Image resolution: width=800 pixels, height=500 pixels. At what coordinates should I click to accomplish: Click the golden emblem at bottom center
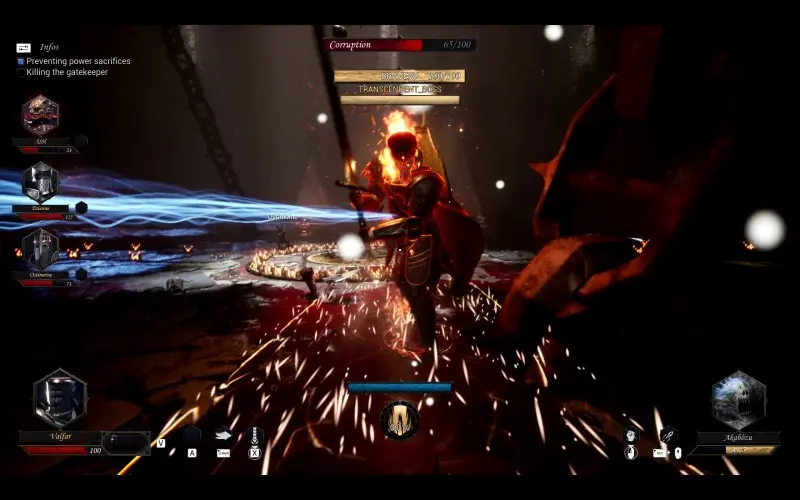[399, 420]
